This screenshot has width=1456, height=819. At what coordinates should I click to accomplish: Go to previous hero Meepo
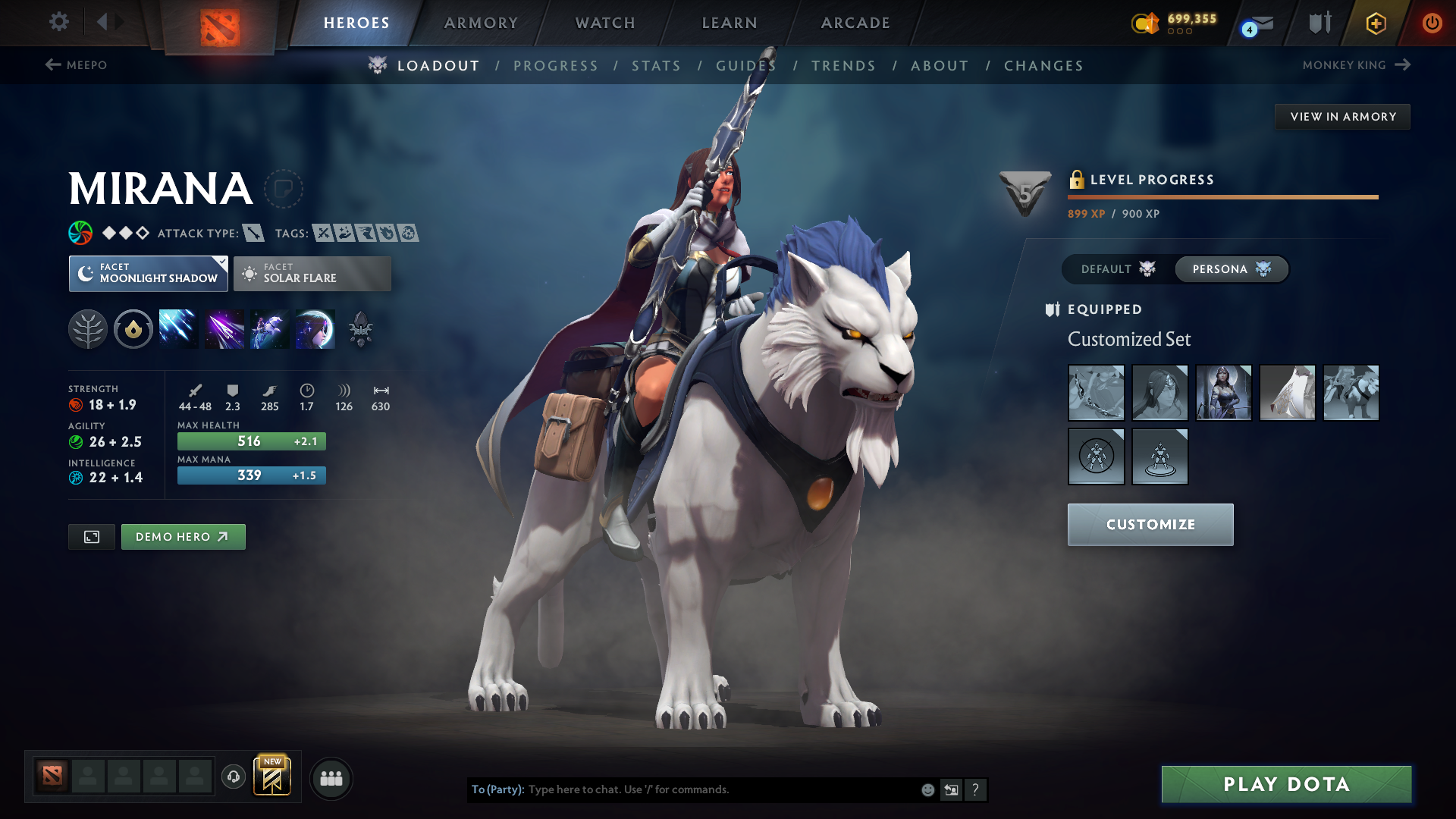click(x=77, y=65)
